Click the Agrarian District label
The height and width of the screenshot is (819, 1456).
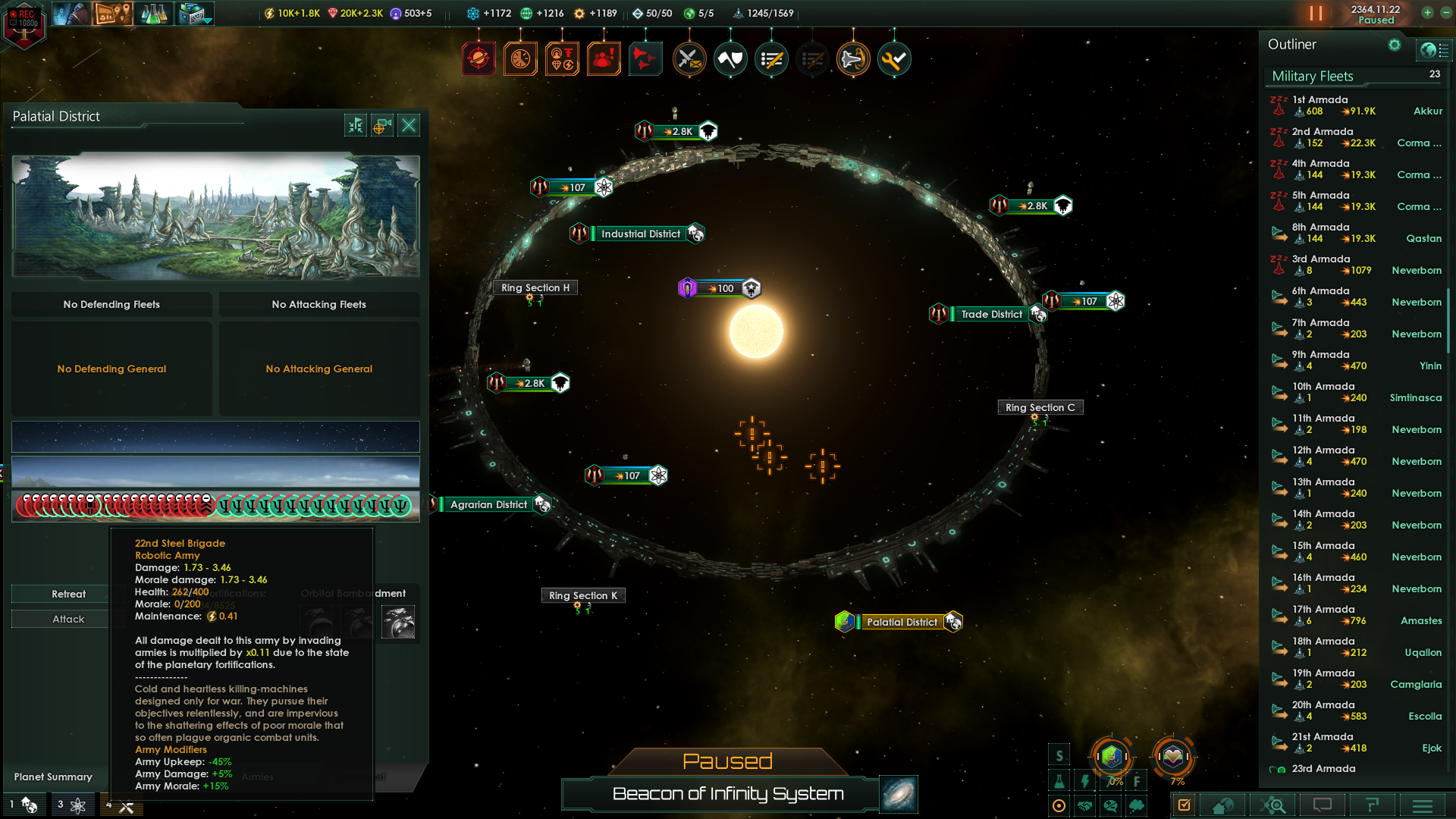click(x=488, y=504)
